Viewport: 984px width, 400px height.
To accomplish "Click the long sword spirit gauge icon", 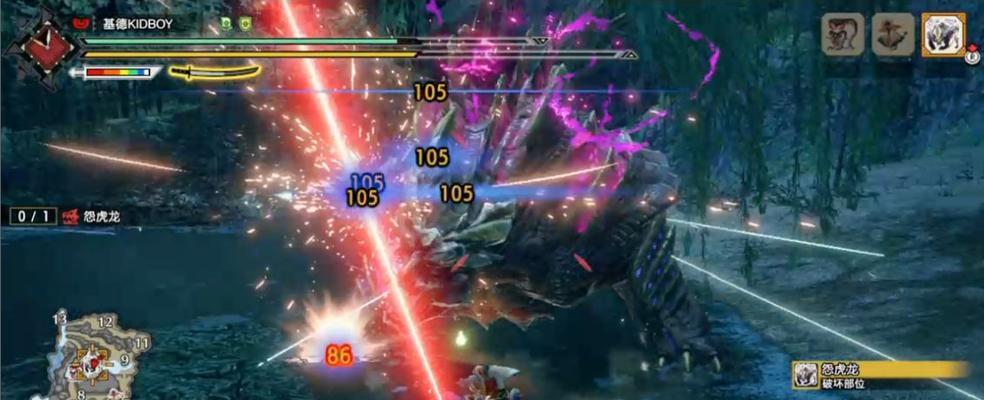I will tap(214, 72).
